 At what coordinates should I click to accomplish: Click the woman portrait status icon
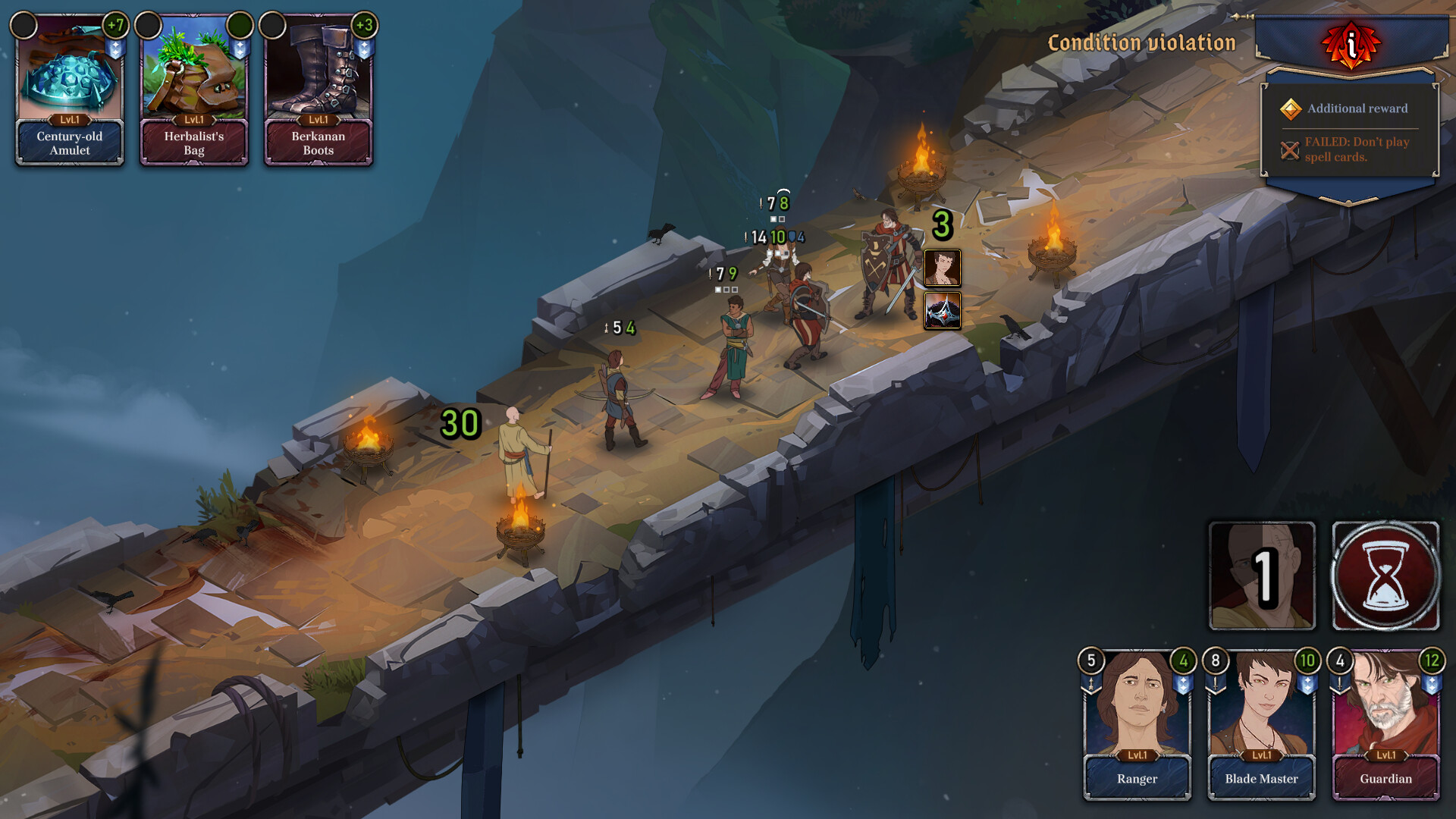tap(943, 268)
